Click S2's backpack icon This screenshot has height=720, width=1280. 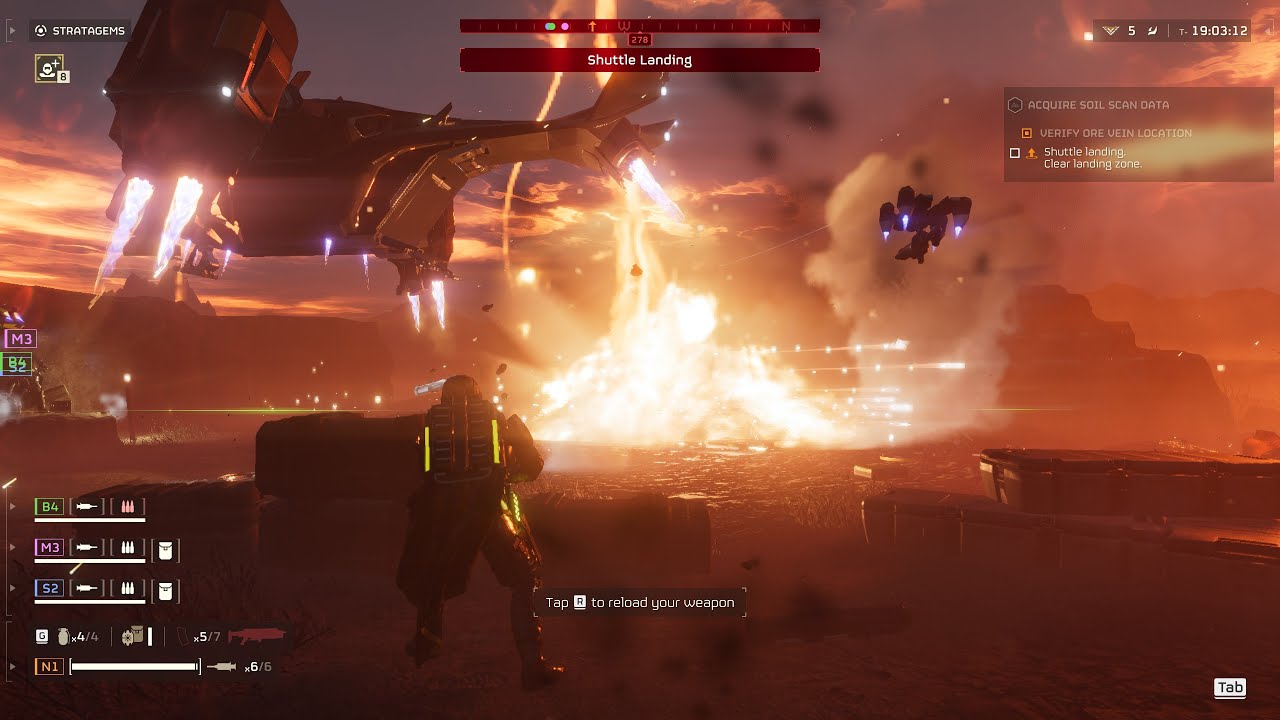[x=166, y=590]
